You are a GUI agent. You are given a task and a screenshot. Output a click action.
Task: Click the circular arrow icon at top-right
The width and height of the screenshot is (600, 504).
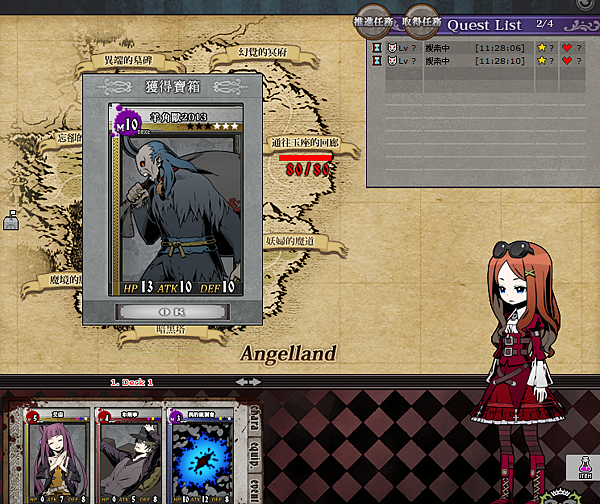(x=585, y=5)
